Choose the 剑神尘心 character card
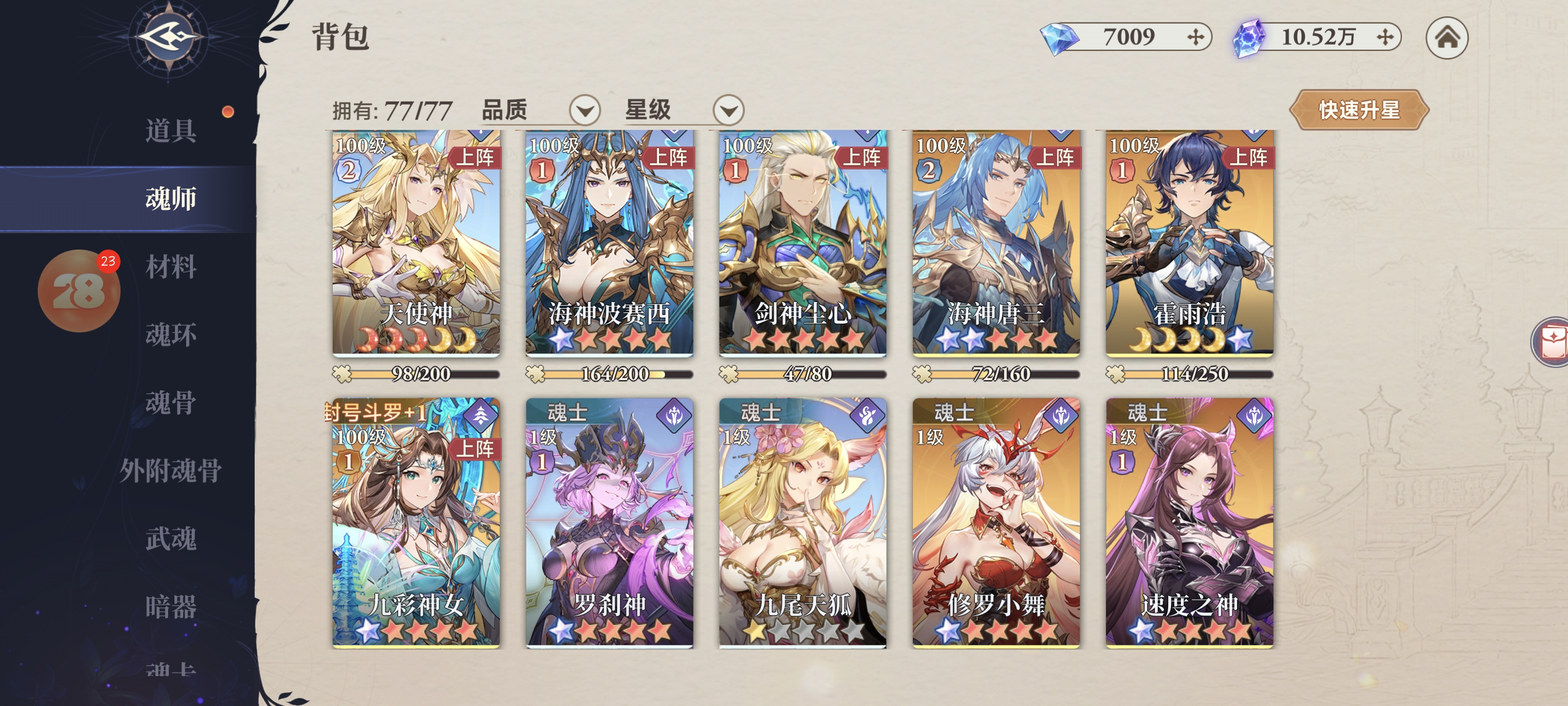The height and width of the screenshot is (706, 1568). pyautogui.click(x=802, y=244)
